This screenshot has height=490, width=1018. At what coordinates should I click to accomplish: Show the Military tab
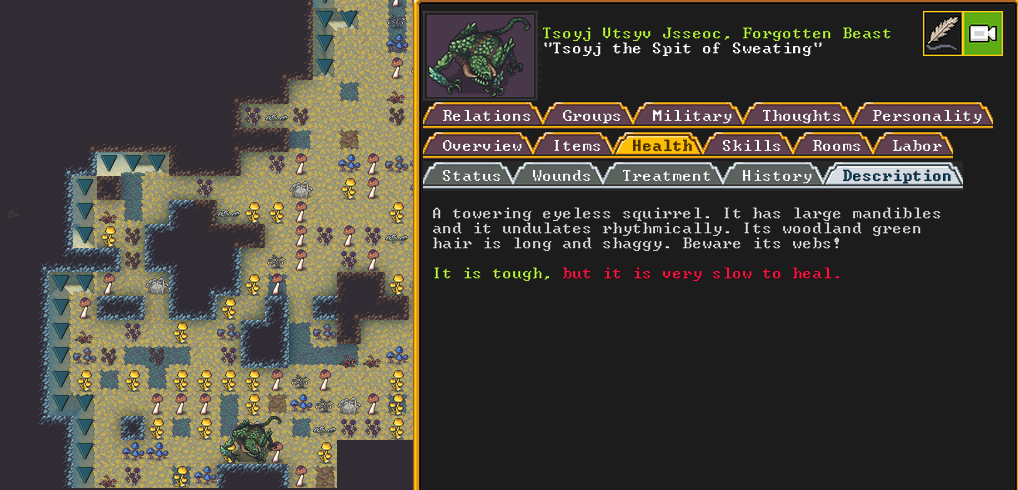pyautogui.click(x=691, y=116)
